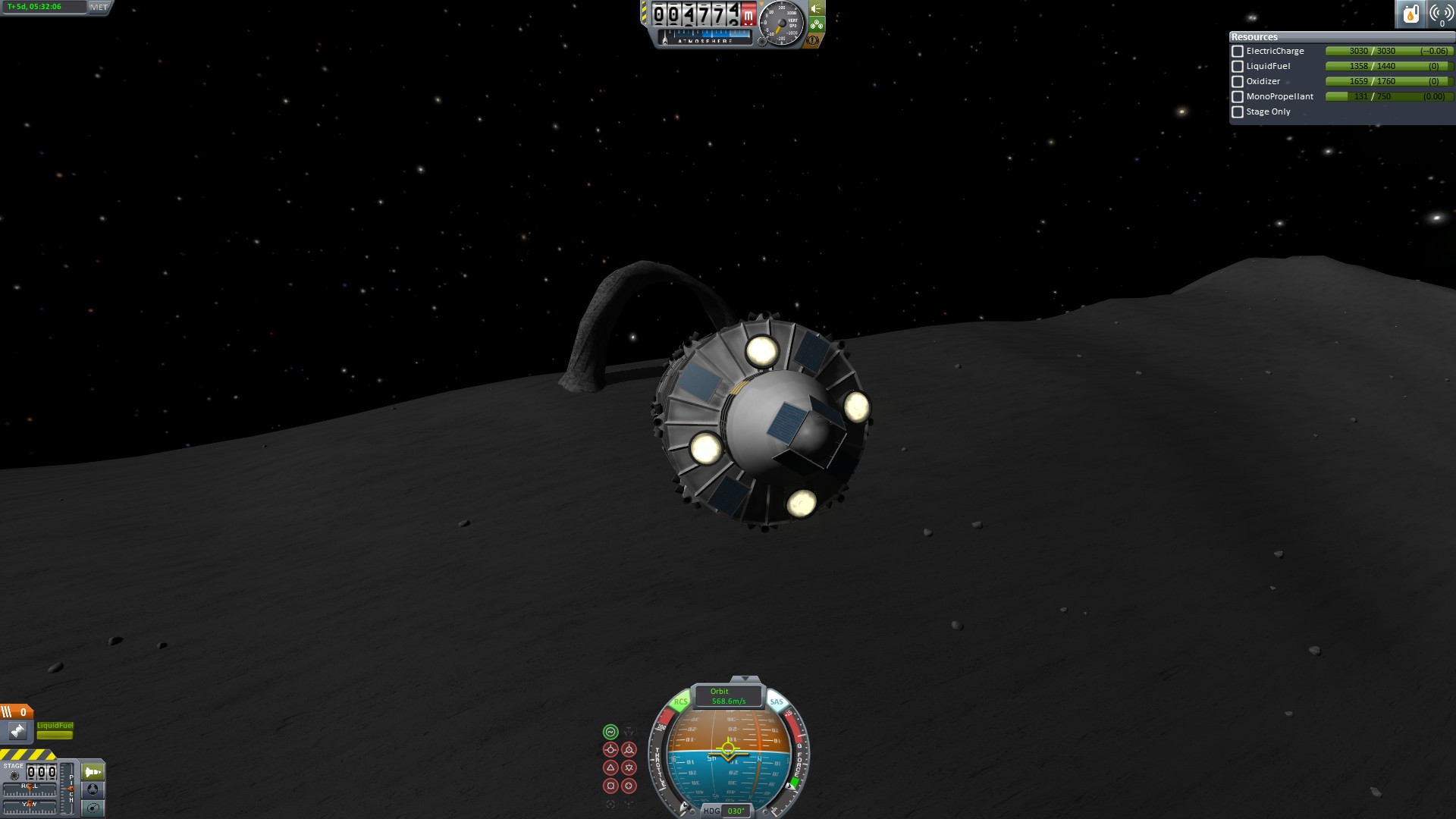Open the fuel can resources toolbar button
Viewport: 1456px width, 819px height.
(1410, 14)
